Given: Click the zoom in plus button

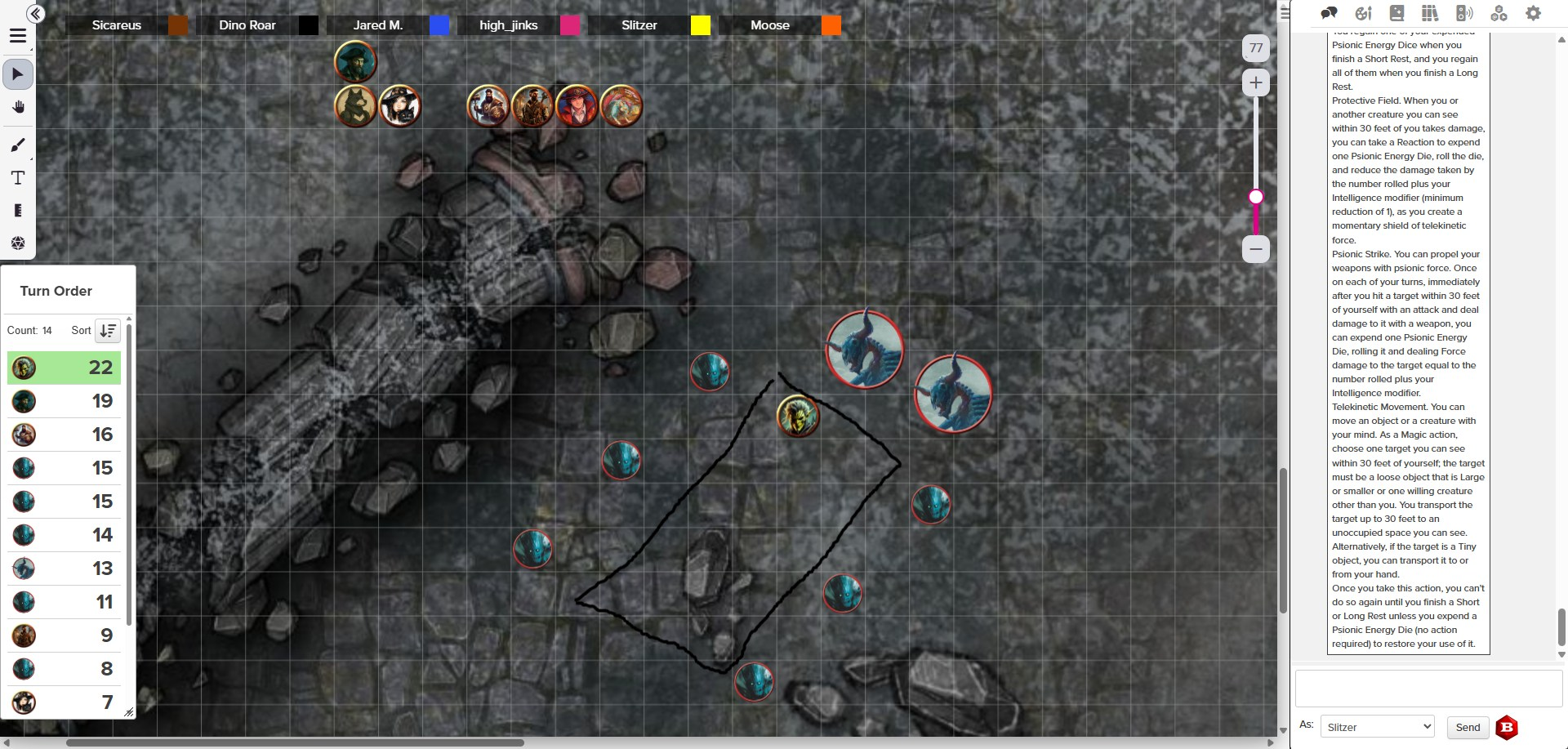Looking at the screenshot, I should point(1255,82).
